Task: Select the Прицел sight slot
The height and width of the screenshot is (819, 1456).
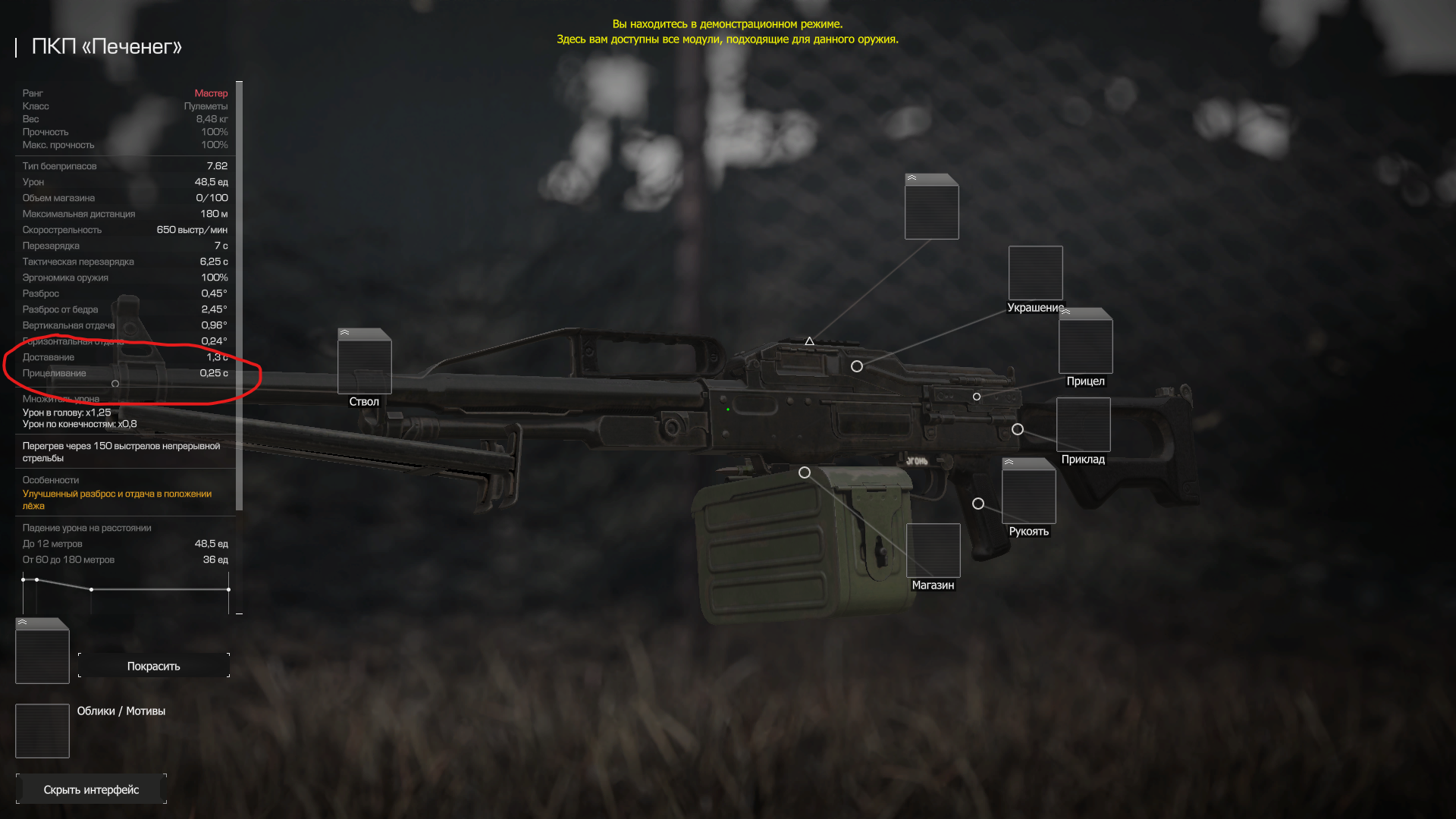Action: tap(1085, 342)
